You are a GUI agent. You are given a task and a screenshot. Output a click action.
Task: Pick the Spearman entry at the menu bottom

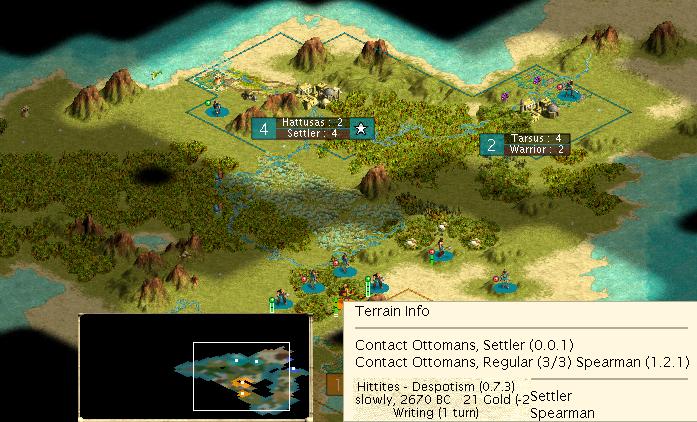pyautogui.click(x=562, y=412)
